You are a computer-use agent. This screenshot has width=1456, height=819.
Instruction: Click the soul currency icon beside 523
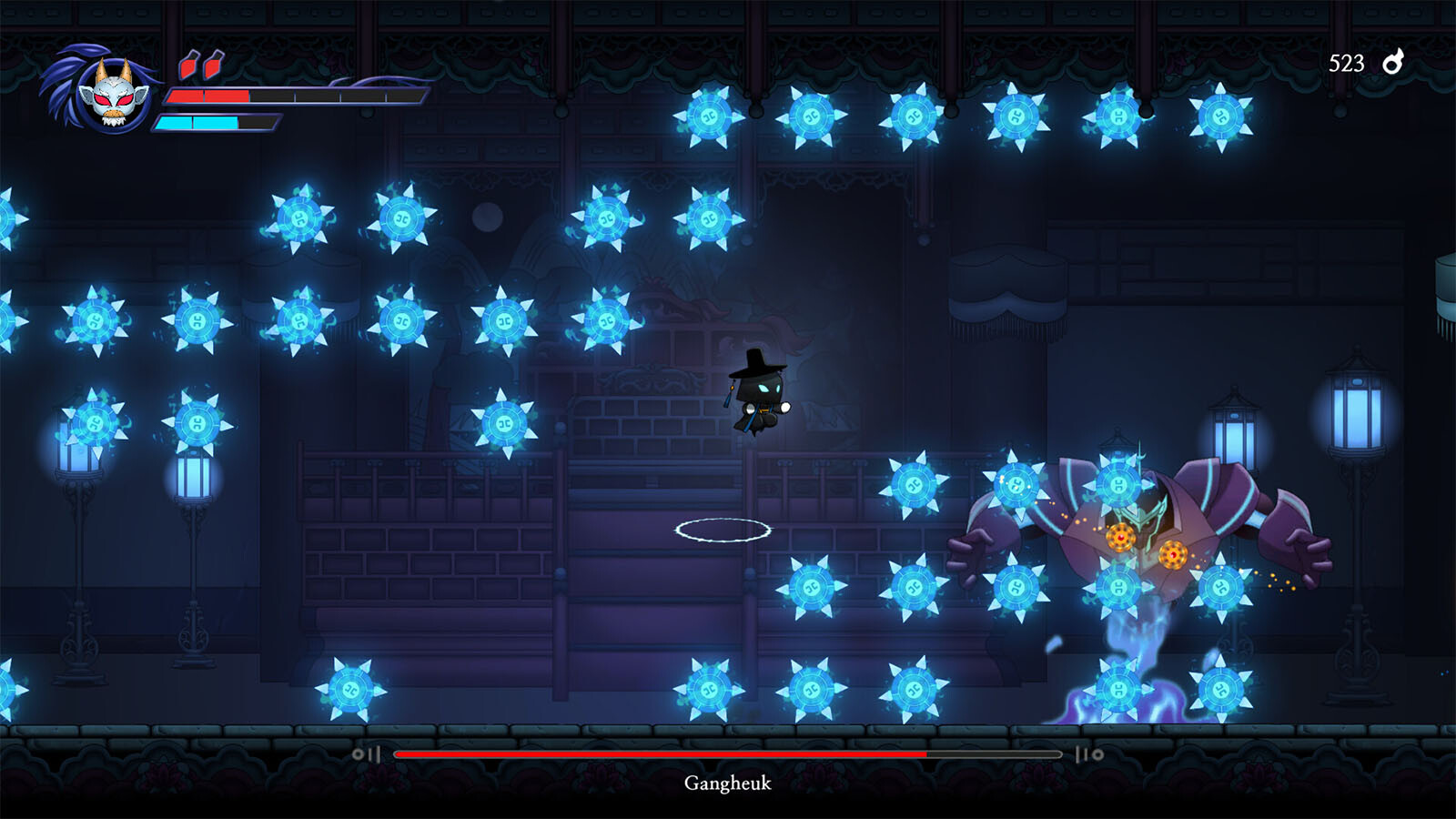click(1392, 62)
